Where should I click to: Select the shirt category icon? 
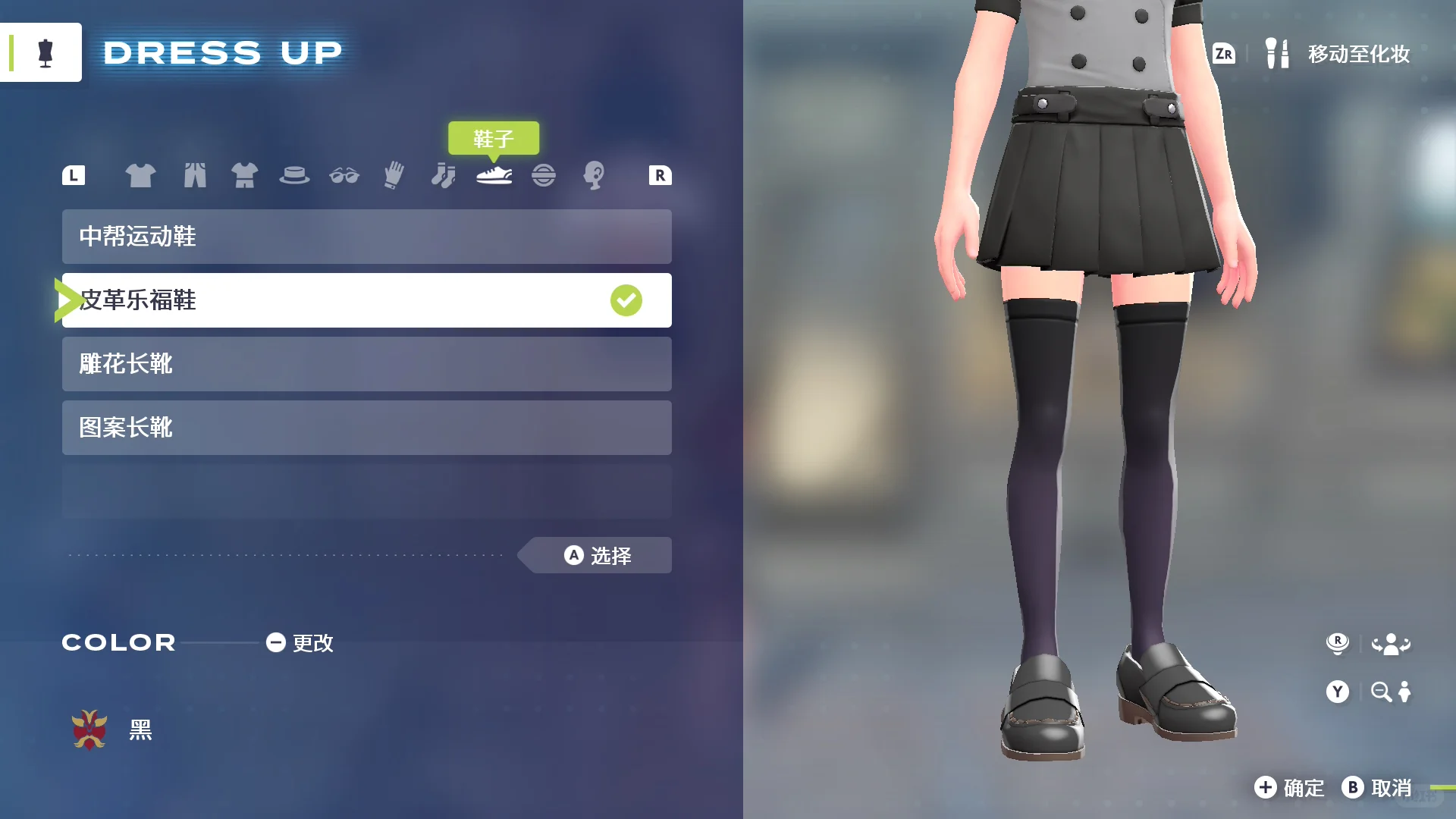(141, 174)
